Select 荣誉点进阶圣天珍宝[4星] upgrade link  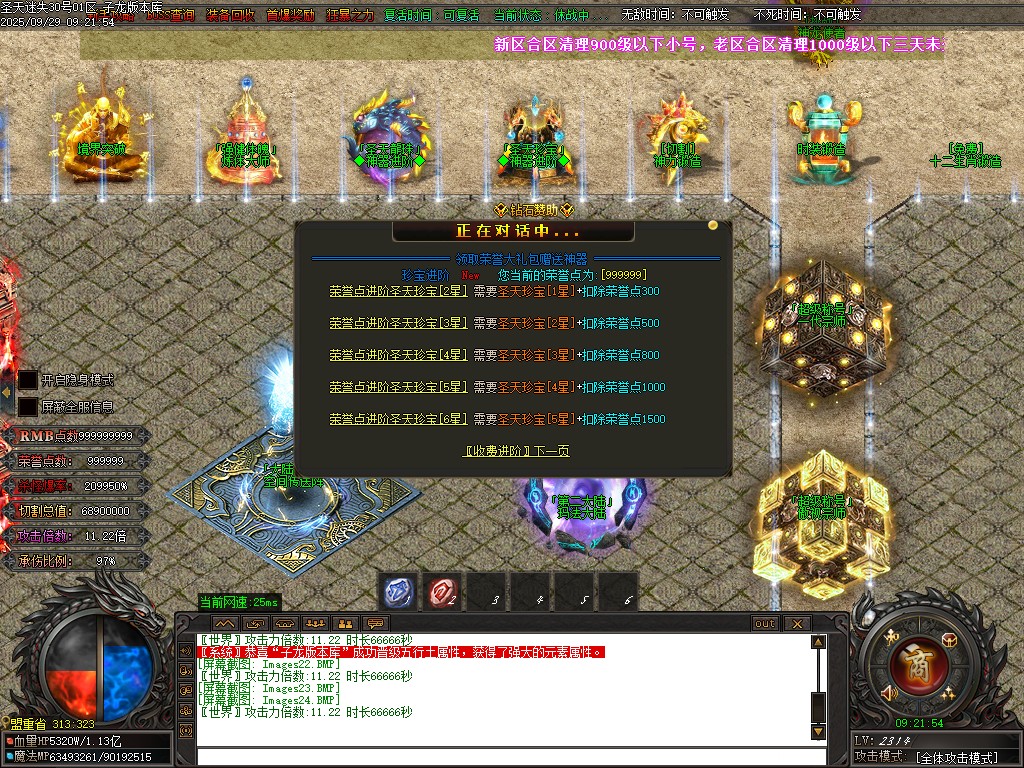tap(398, 355)
